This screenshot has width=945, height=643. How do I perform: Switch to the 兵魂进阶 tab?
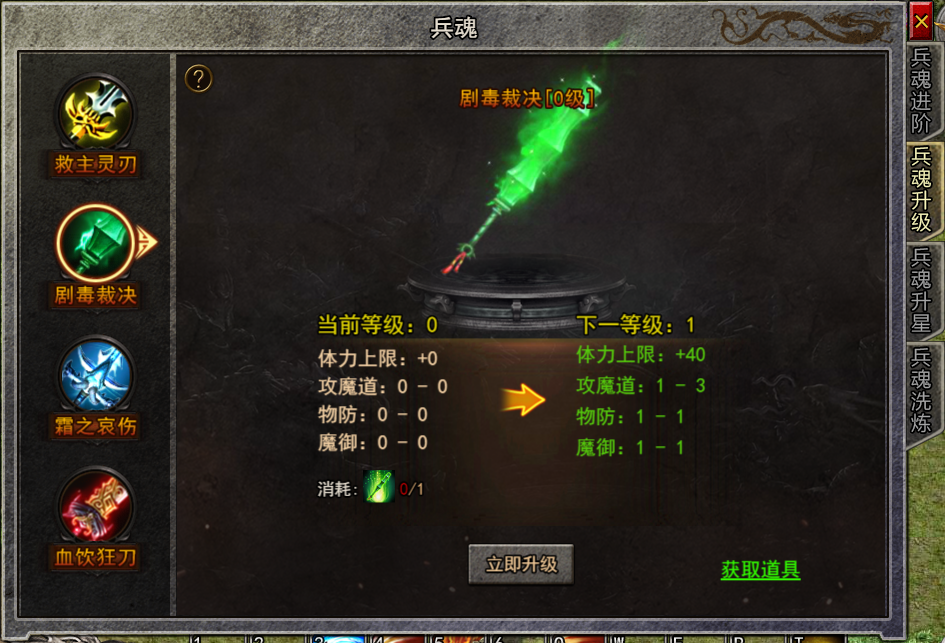(x=921, y=90)
